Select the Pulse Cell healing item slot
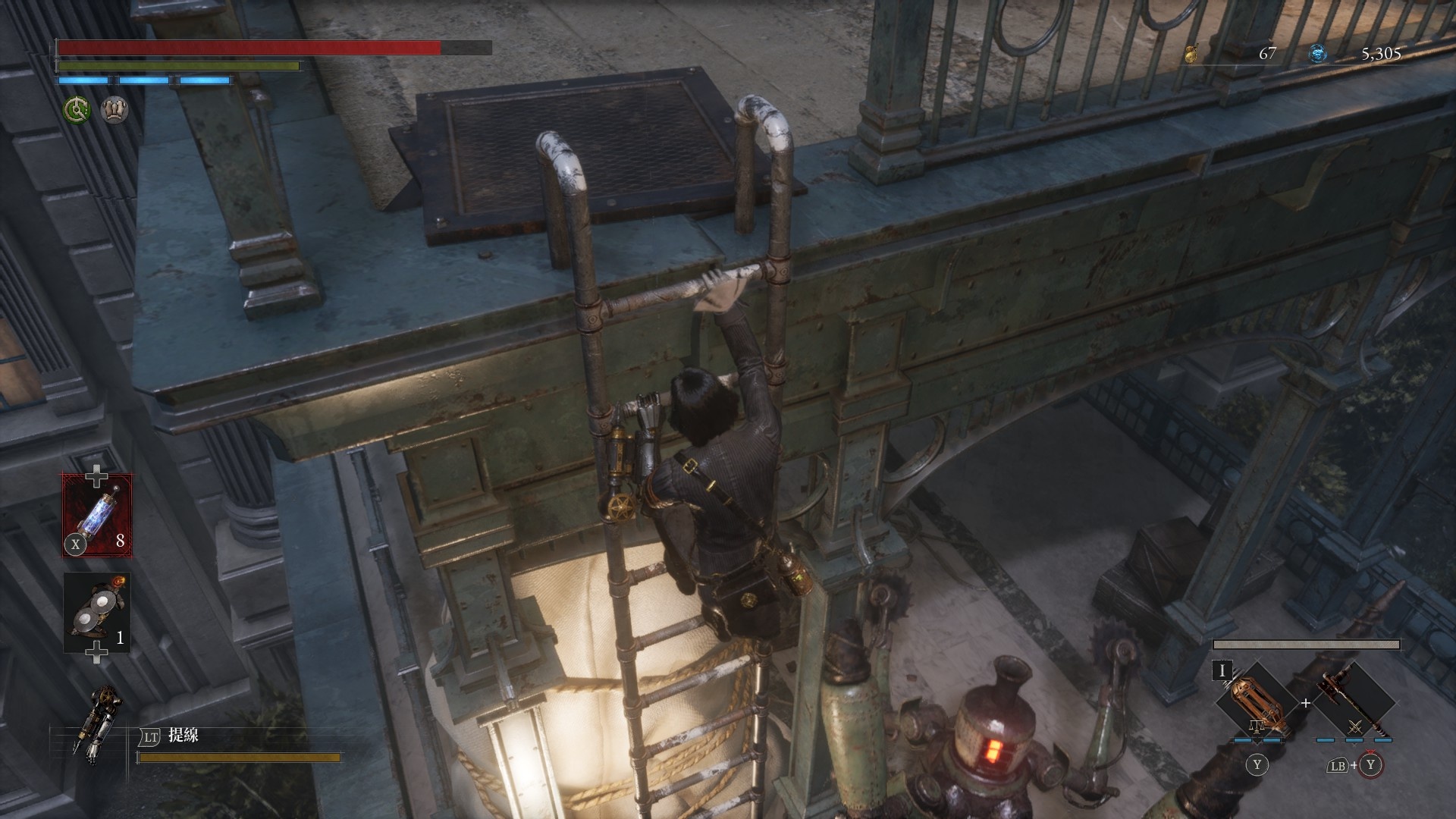The height and width of the screenshot is (819, 1456). 98,515
